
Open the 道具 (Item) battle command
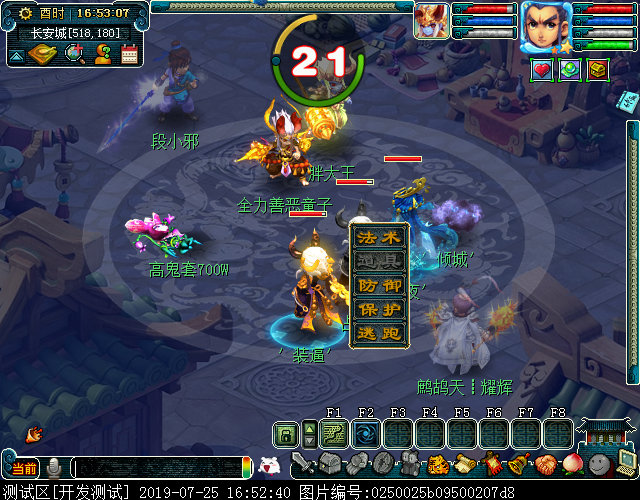379,262
